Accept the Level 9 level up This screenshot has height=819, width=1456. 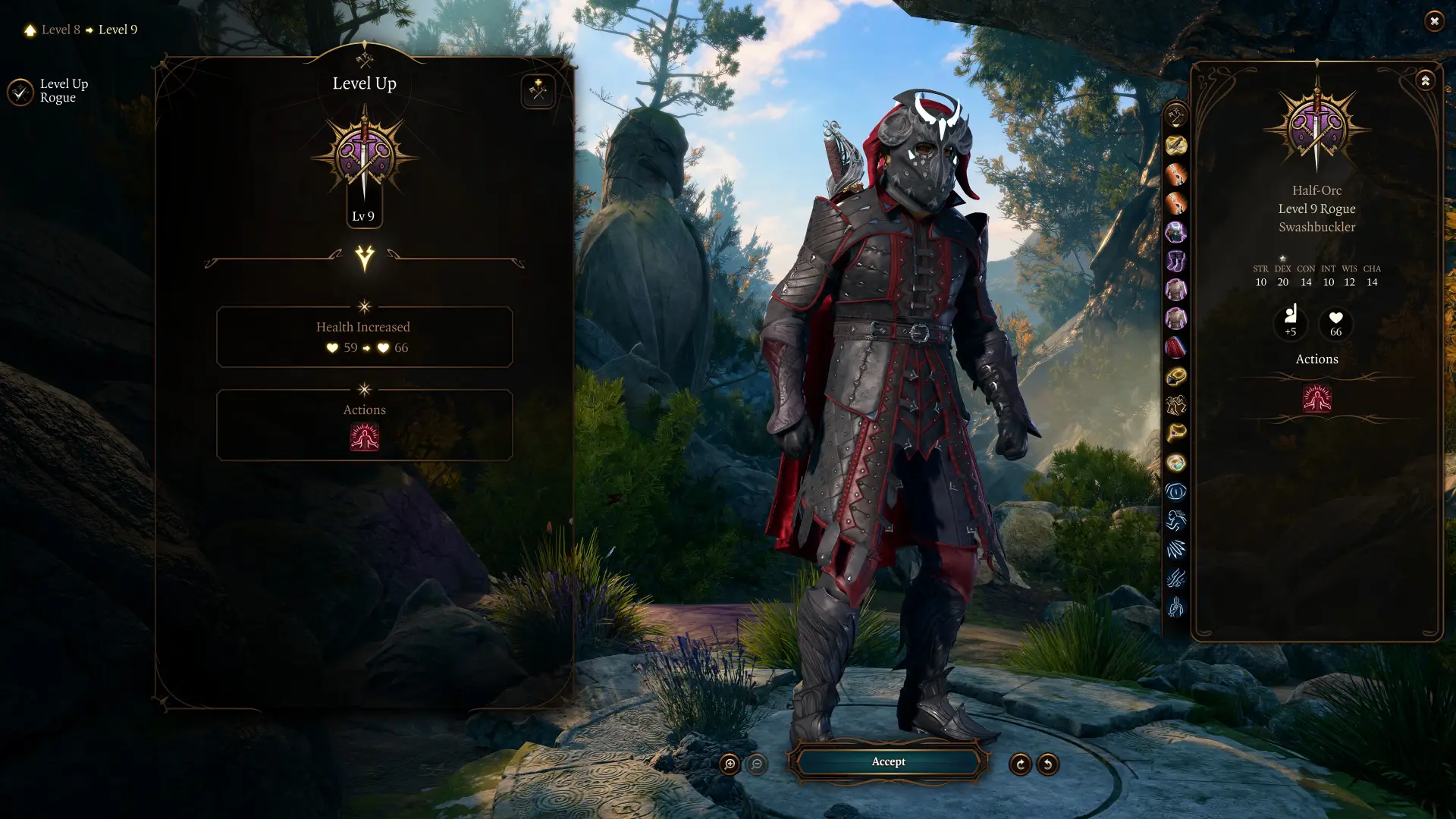888,761
